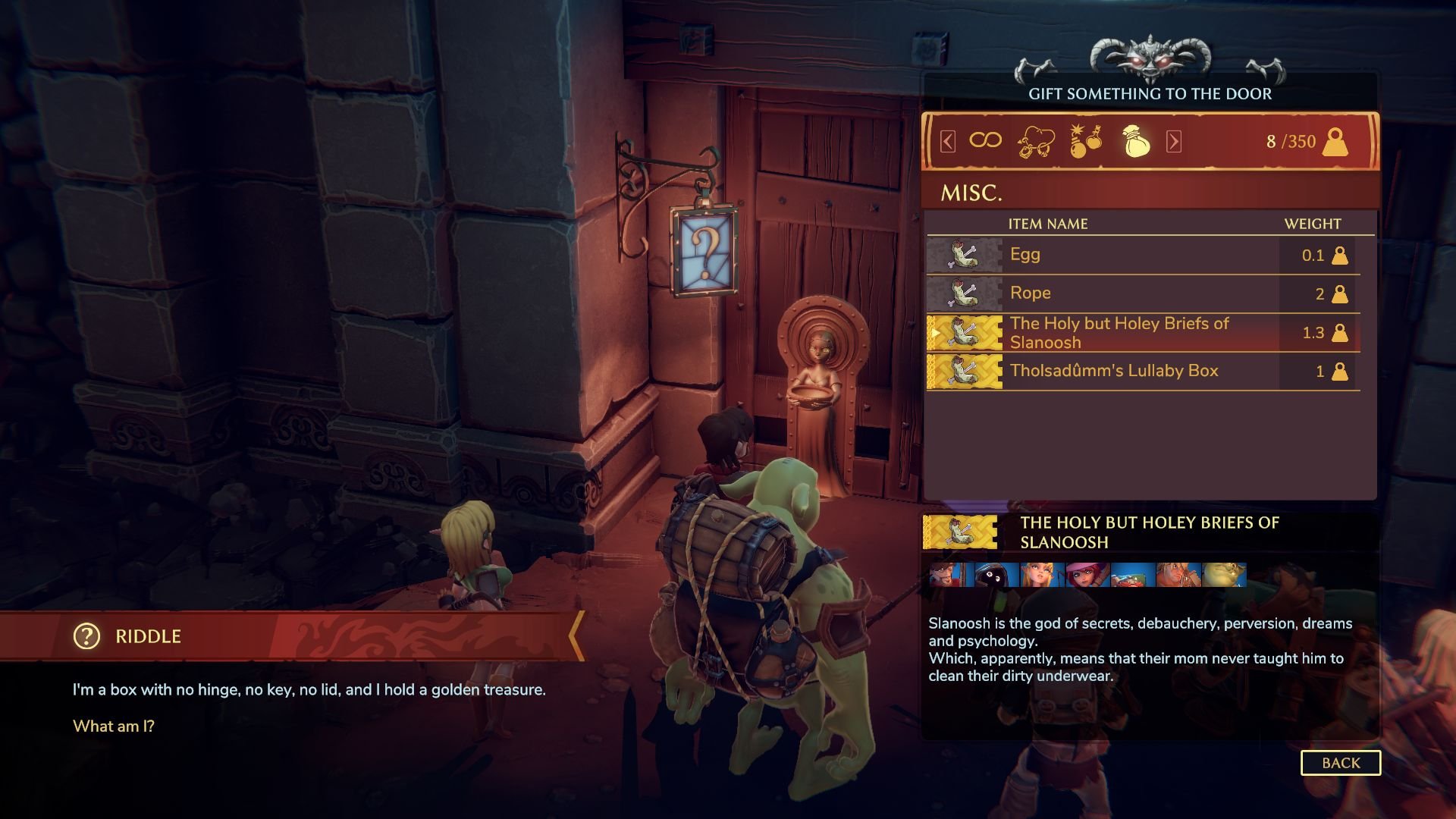Viewport: 1456px width, 819px height.
Task: Select The Holy but Holey Briefs of Slanoosh
Action: [1142, 333]
